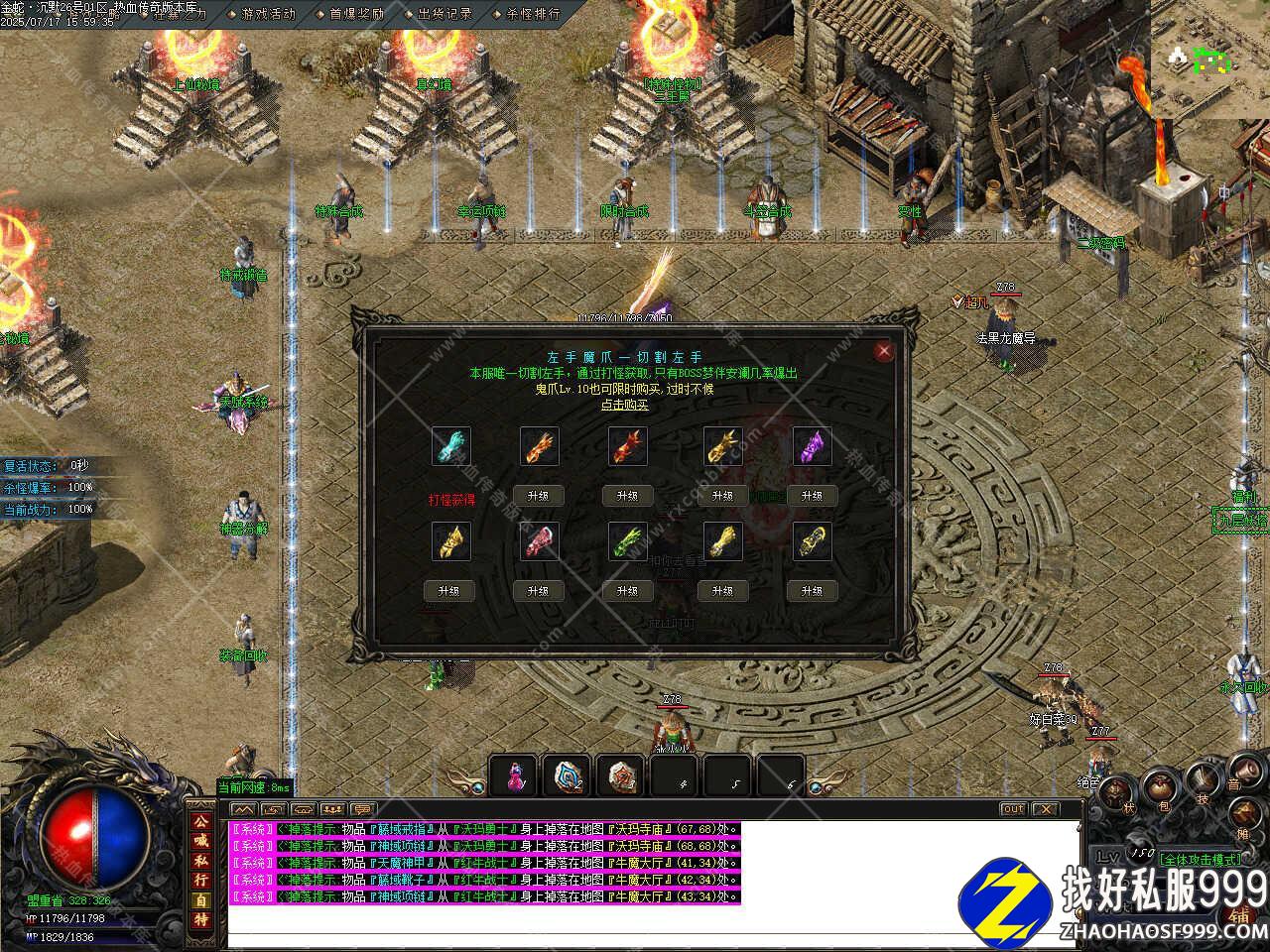Open the bag (包) inventory

pyautogui.click(x=1159, y=785)
